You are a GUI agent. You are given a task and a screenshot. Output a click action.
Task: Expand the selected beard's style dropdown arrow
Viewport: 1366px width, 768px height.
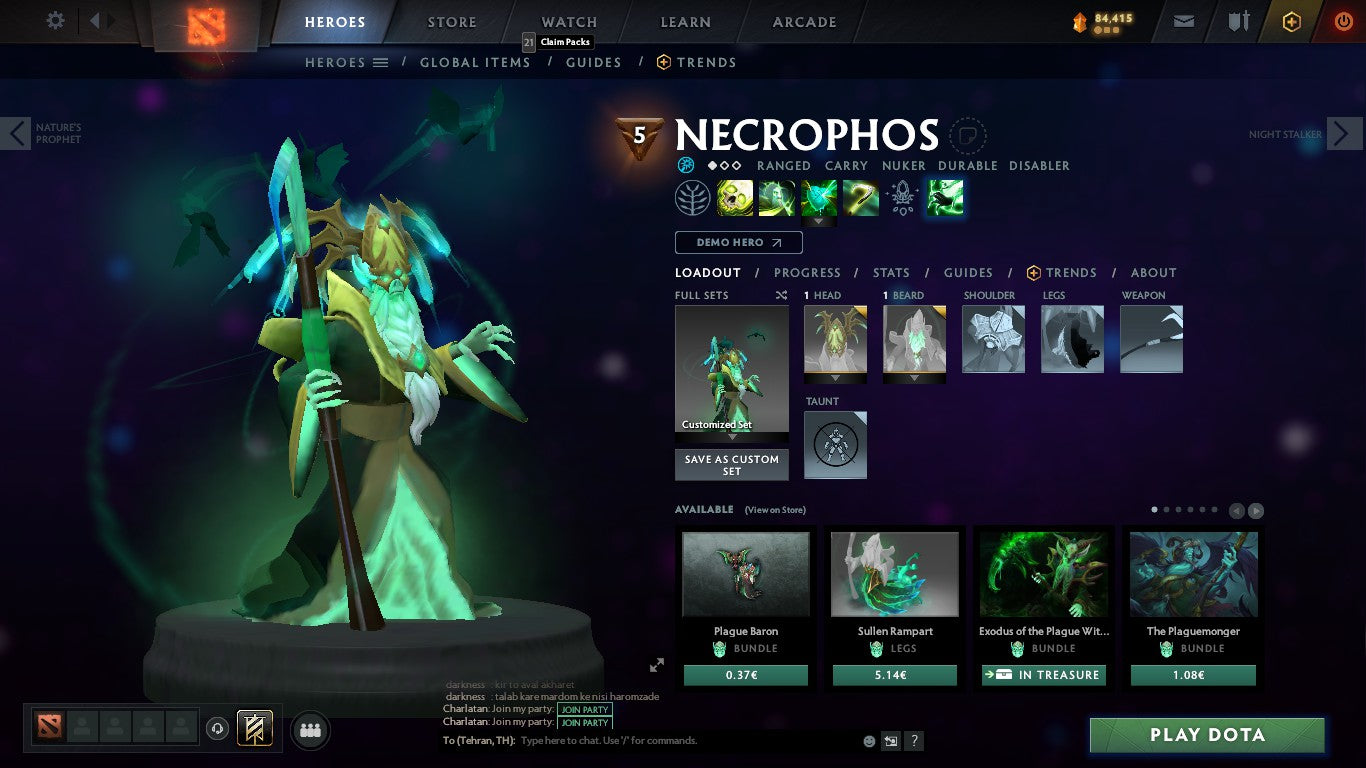[914, 378]
